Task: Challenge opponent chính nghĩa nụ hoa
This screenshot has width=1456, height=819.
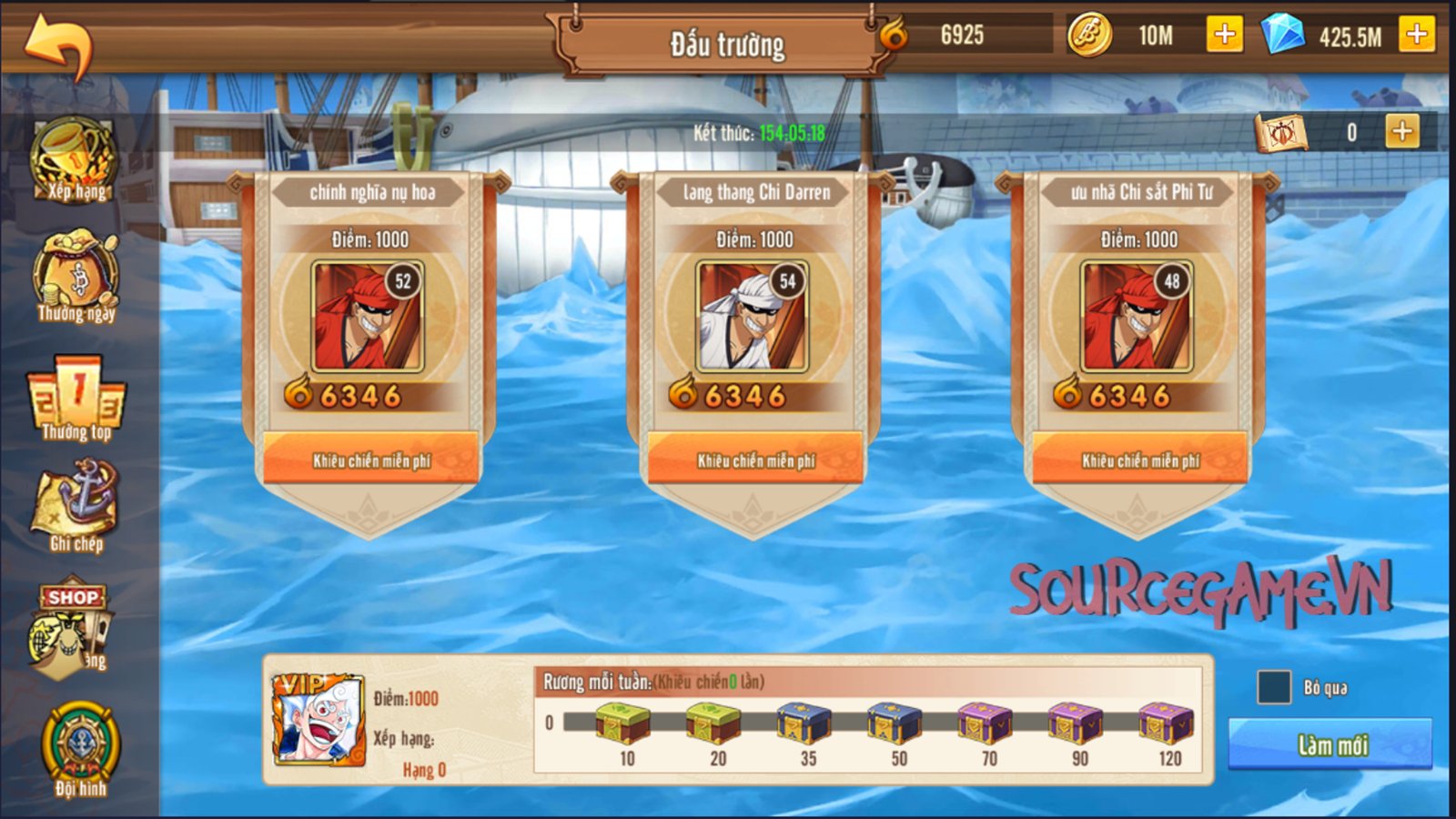Action: [371, 460]
